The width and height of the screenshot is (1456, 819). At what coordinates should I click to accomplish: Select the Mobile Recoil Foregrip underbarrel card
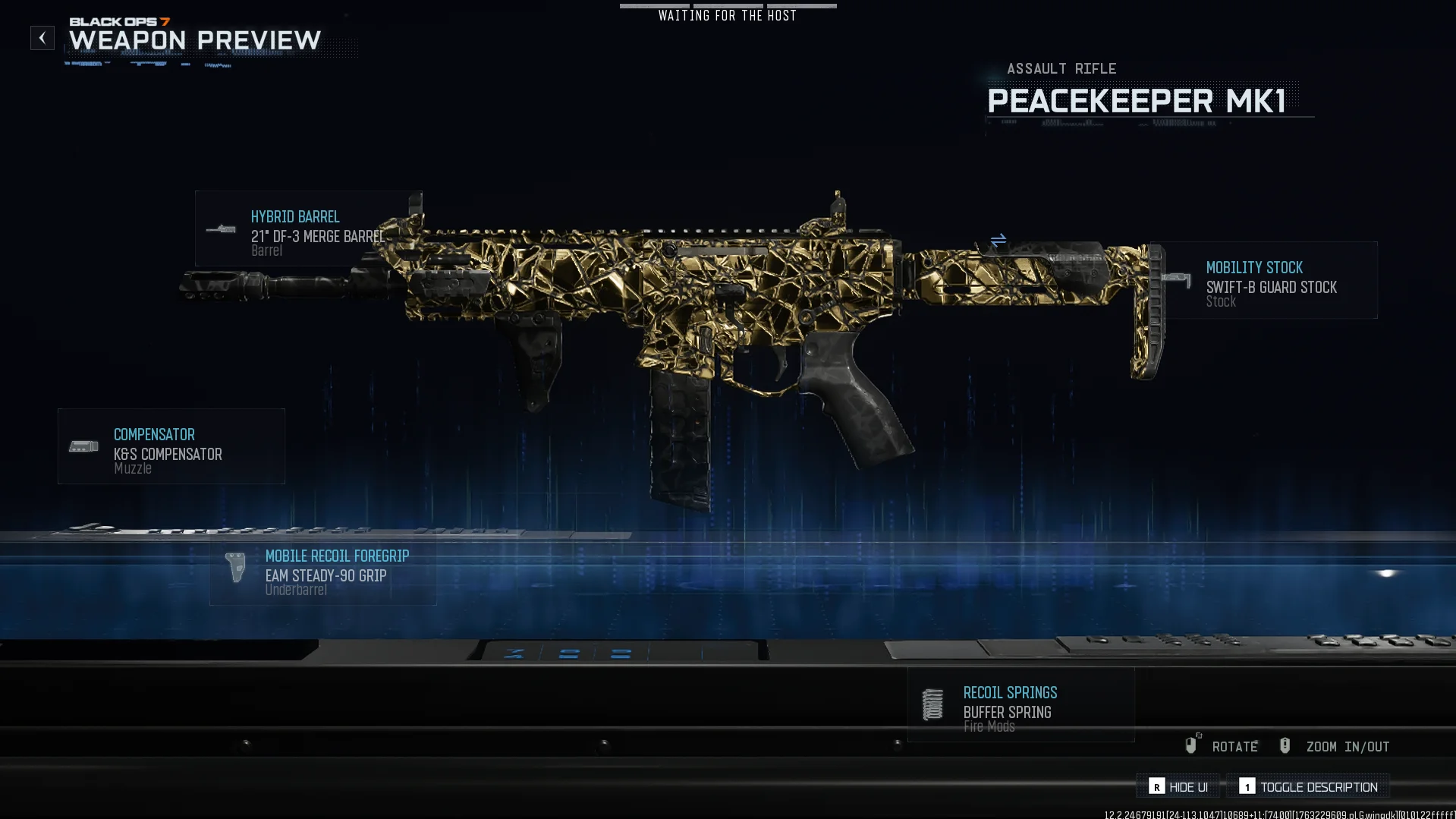pos(322,572)
